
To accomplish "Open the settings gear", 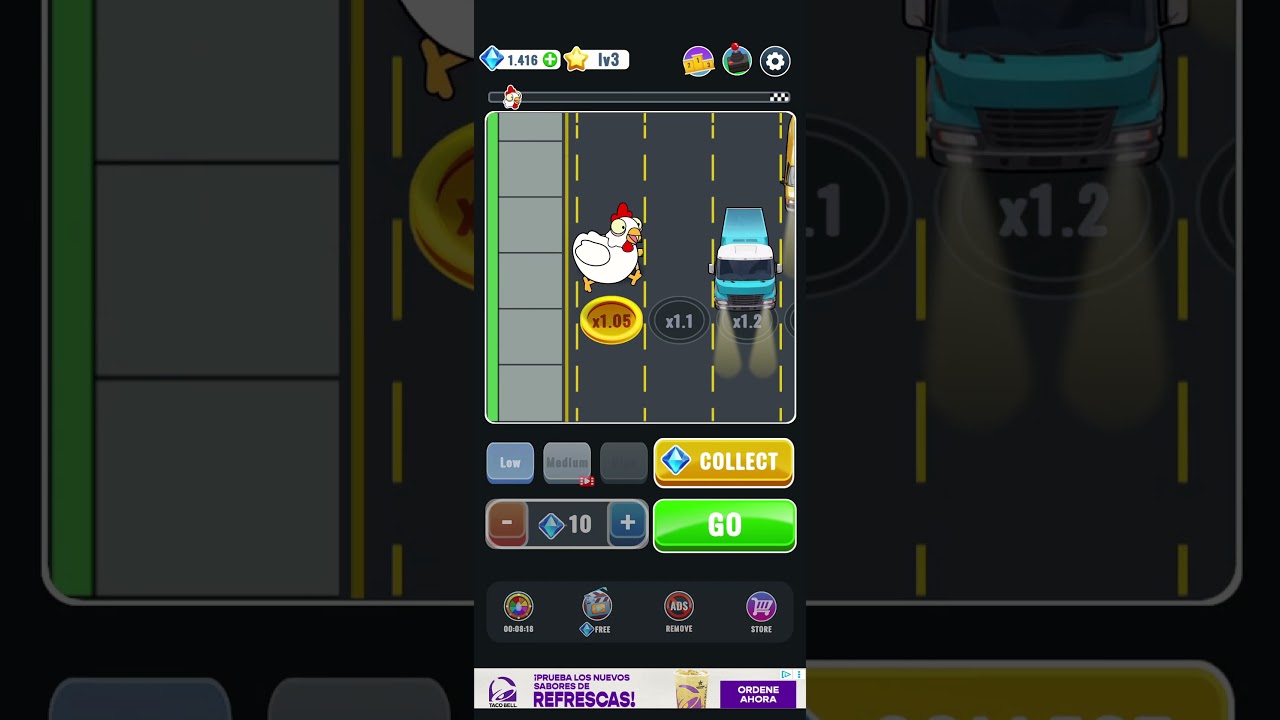I will coord(775,61).
